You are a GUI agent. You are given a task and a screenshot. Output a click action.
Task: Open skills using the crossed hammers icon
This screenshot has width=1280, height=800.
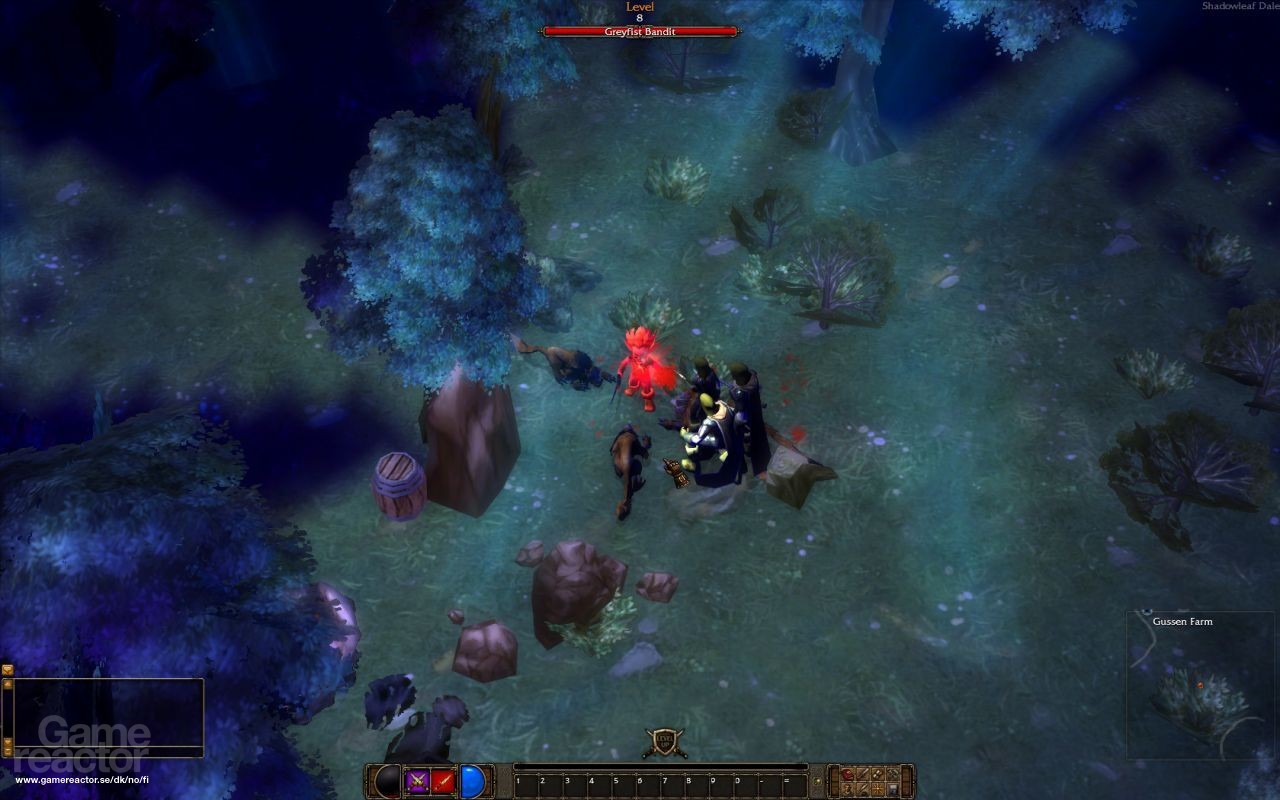(891, 772)
